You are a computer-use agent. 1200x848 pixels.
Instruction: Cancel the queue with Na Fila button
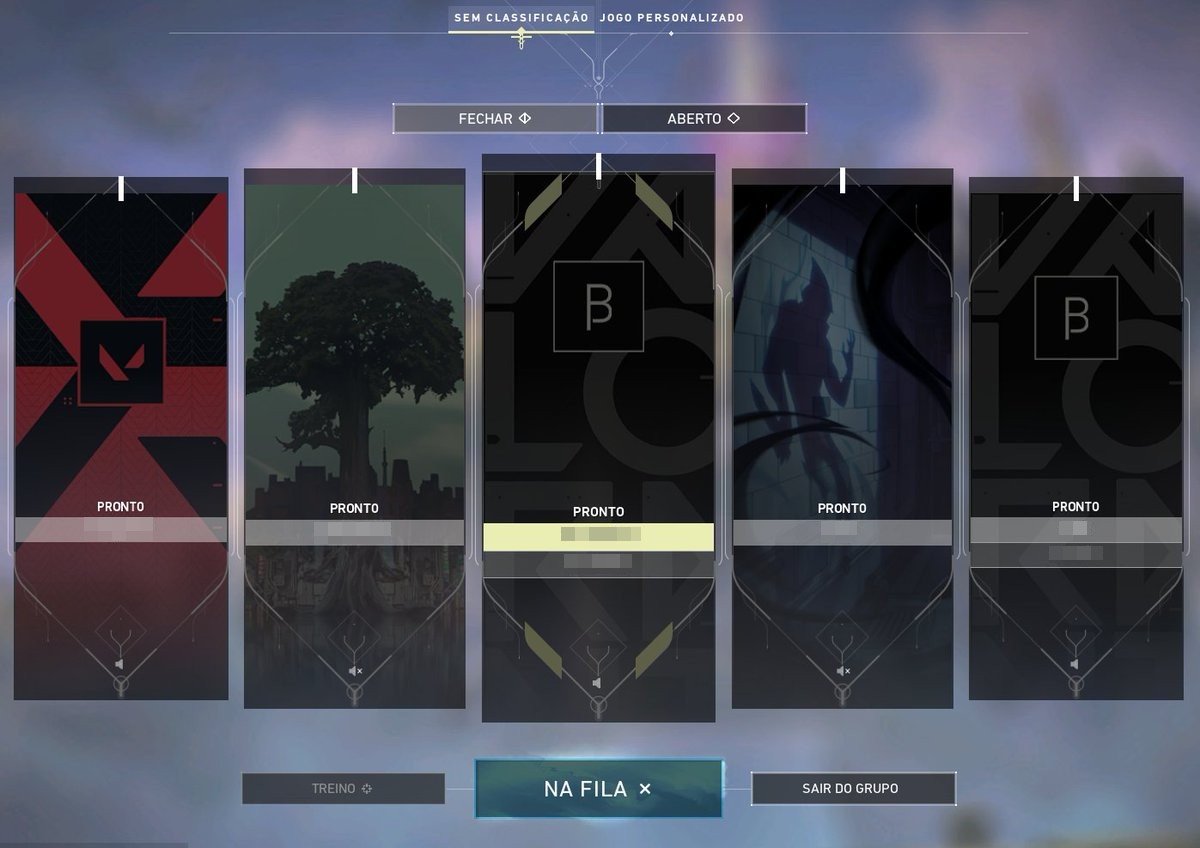[598, 789]
